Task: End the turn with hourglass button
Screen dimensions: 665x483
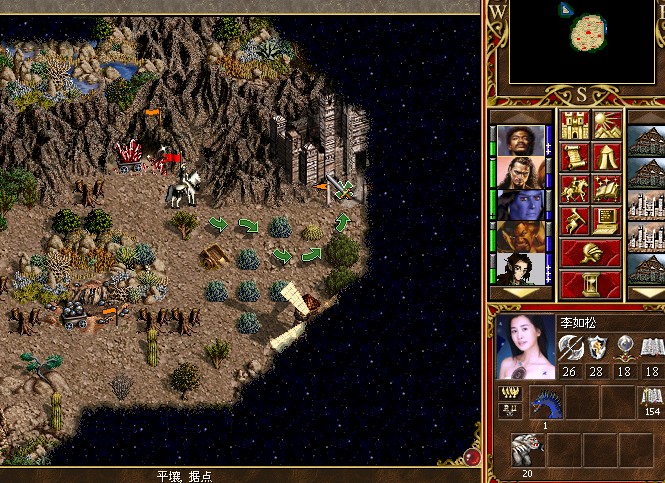Action: 590,283
